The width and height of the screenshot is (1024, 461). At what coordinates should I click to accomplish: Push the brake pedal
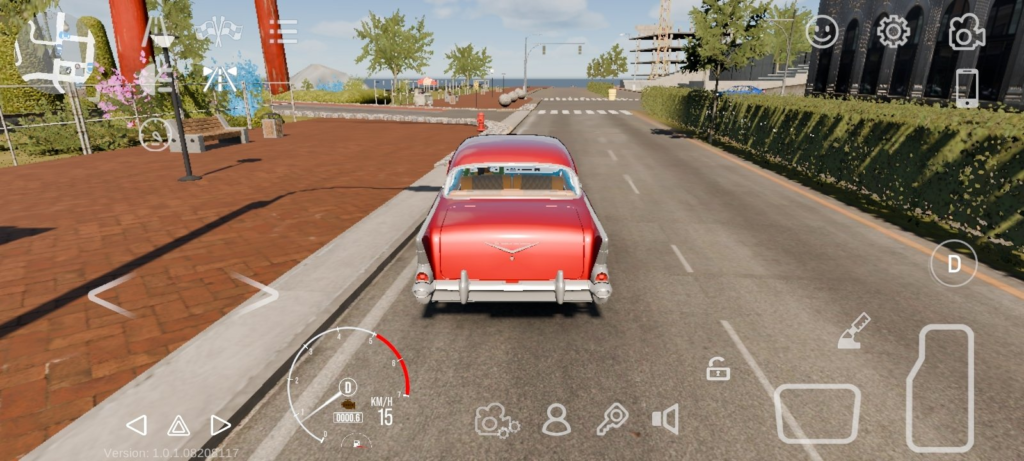tap(817, 413)
